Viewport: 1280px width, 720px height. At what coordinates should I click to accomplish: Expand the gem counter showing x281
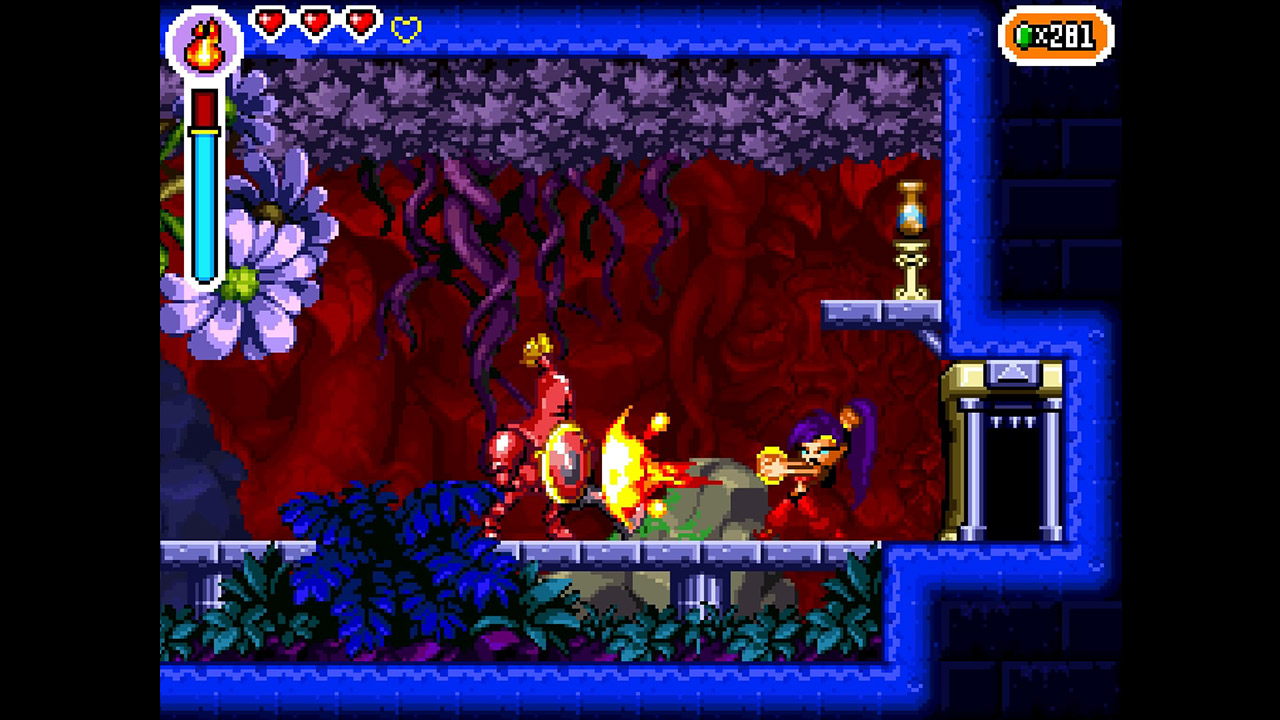pos(1055,33)
